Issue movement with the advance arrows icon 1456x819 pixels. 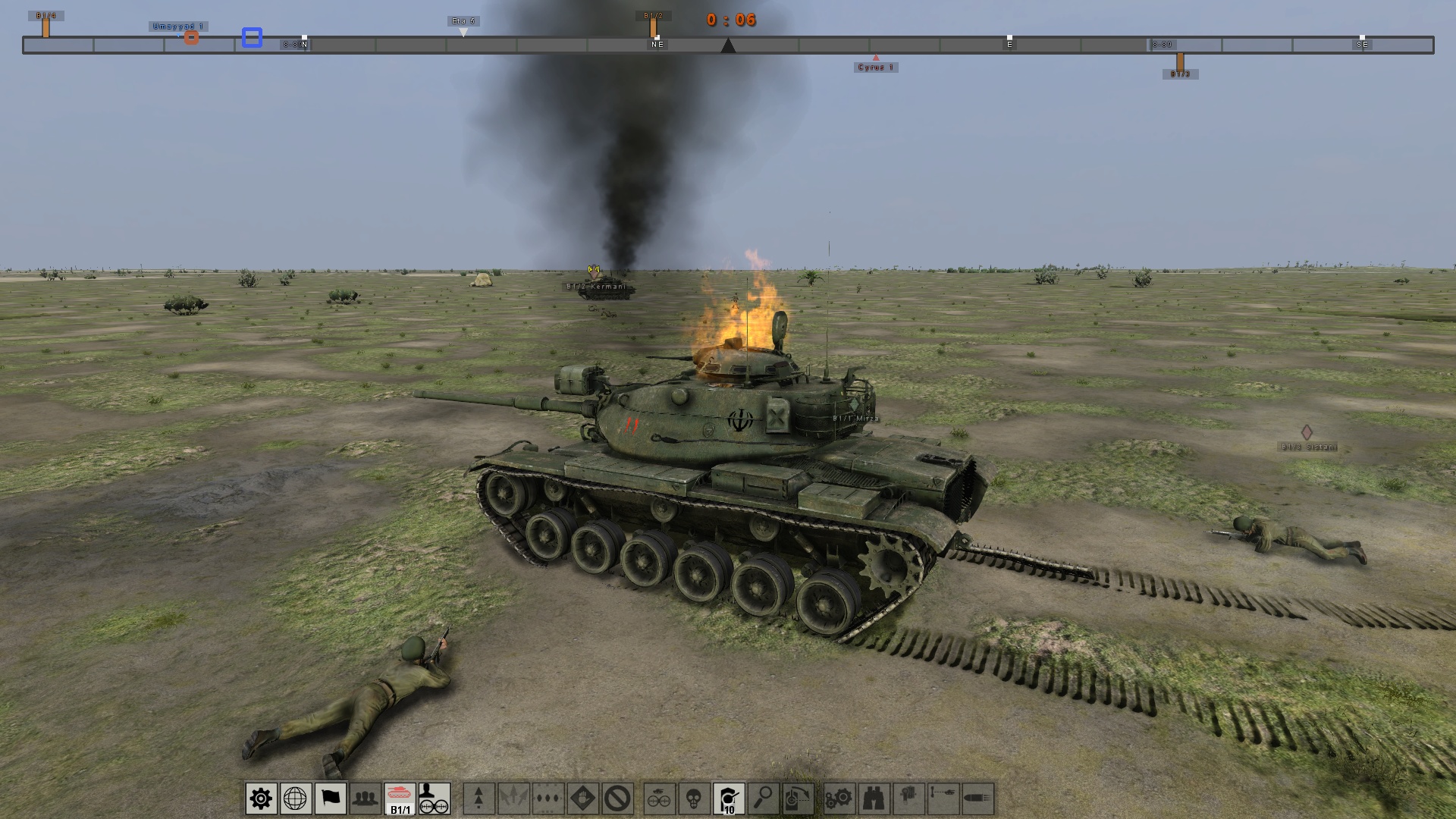(478, 798)
